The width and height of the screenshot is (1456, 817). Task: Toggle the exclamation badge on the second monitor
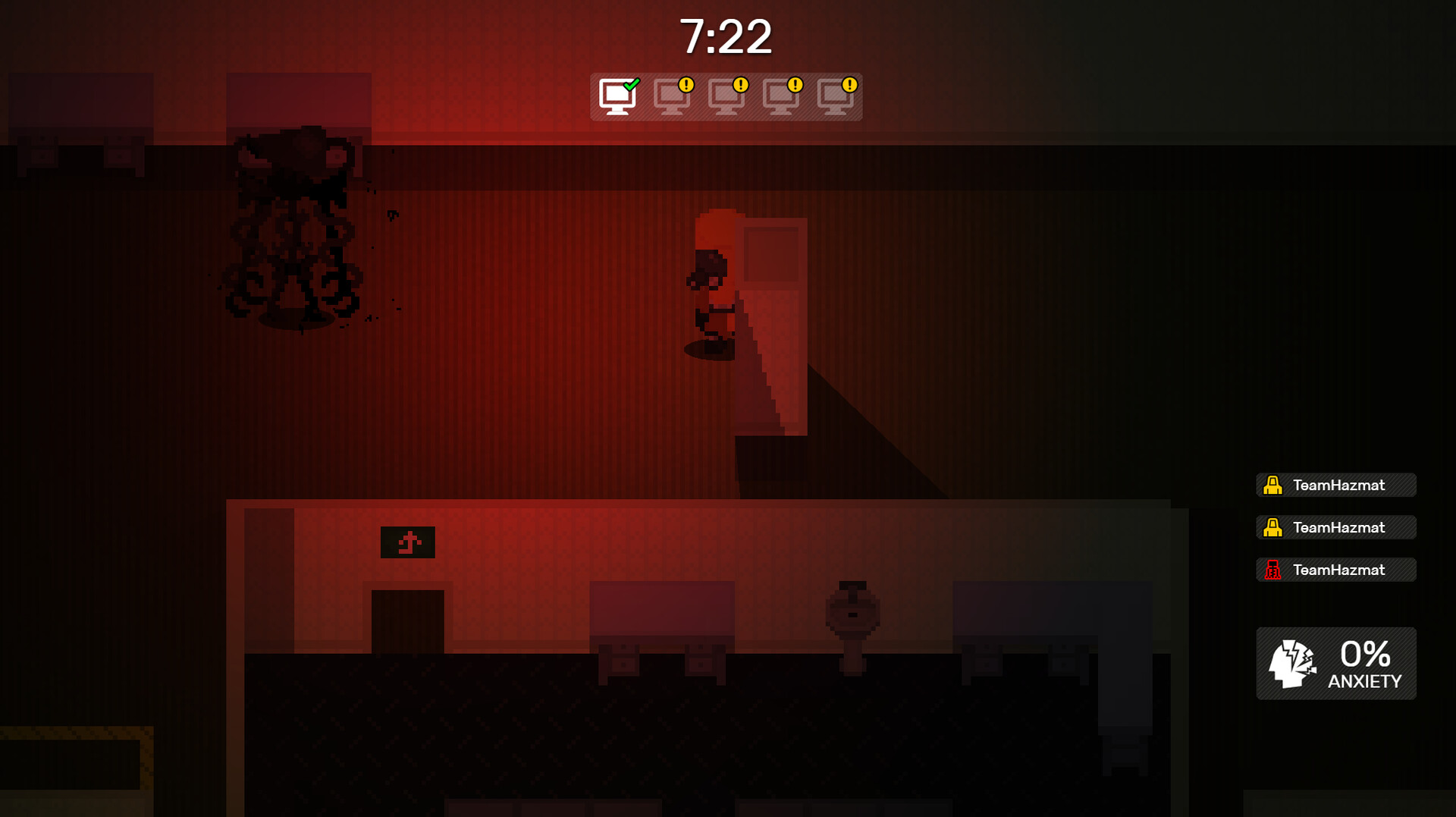pyautogui.click(x=685, y=86)
